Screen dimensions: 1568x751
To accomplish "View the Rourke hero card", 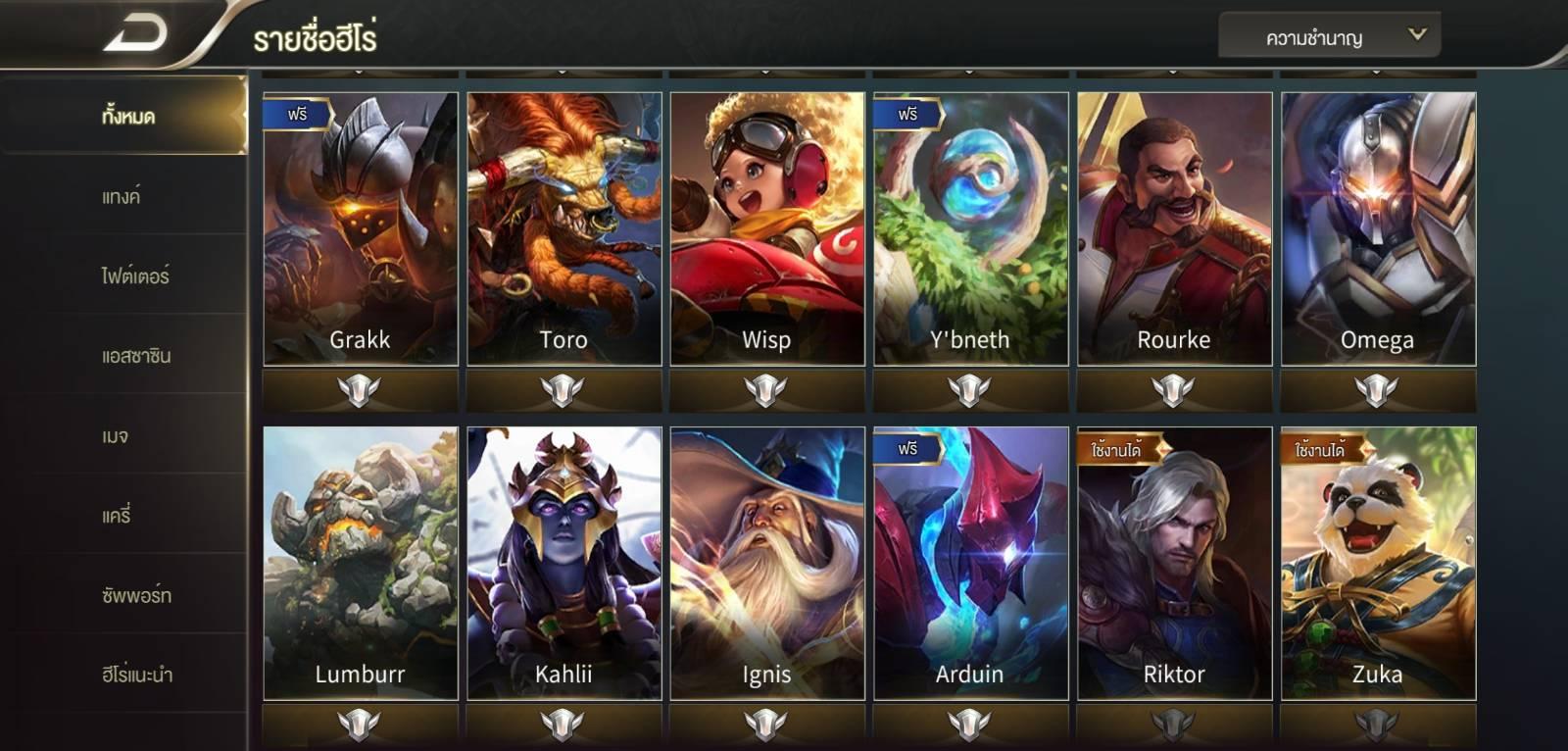I will pos(1174,229).
